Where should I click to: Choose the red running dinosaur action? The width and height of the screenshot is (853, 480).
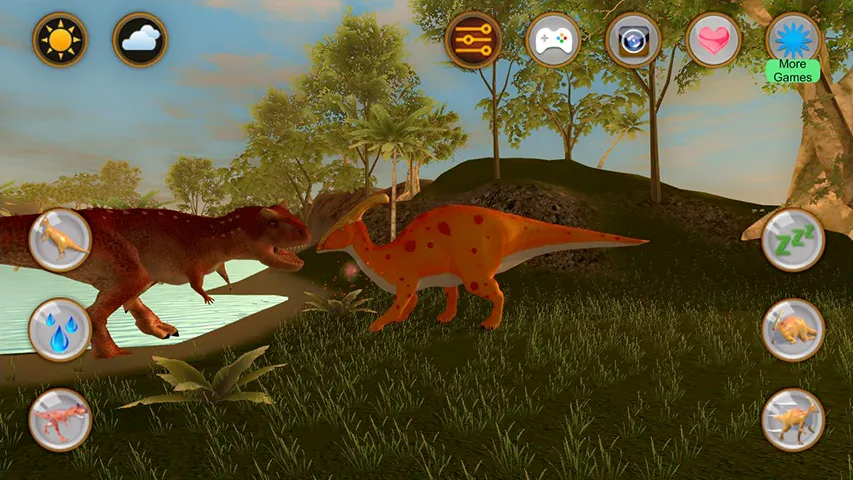click(x=60, y=419)
